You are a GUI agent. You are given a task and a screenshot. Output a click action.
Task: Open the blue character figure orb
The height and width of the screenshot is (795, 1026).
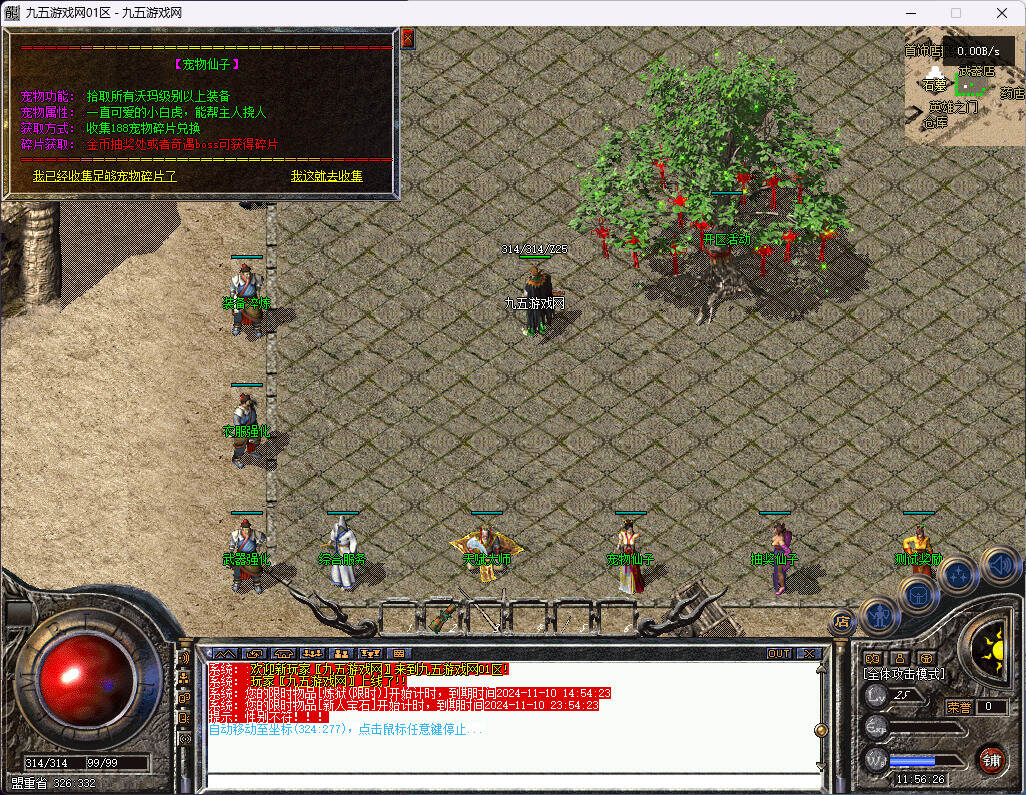click(878, 616)
